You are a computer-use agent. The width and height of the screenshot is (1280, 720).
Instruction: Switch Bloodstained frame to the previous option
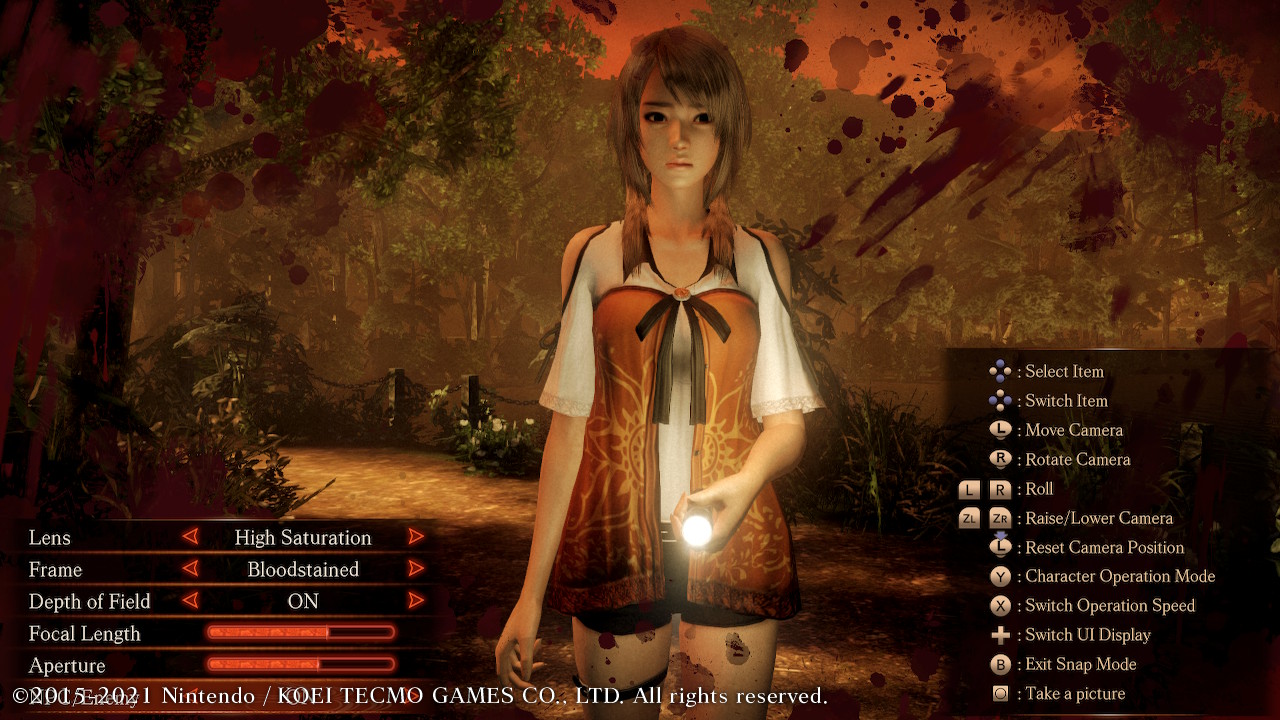click(190, 569)
